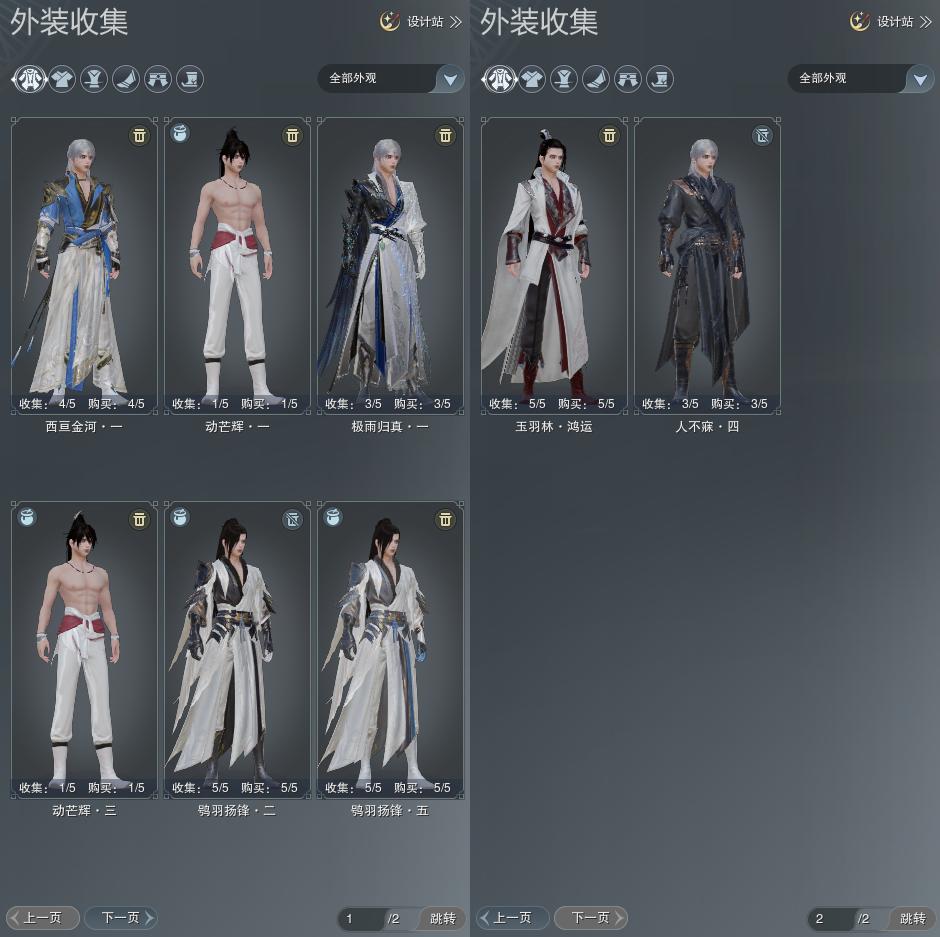The width and height of the screenshot is (940, 937).
Task: Focus the page number field showing 2
Action: click(x=830, y=918)
